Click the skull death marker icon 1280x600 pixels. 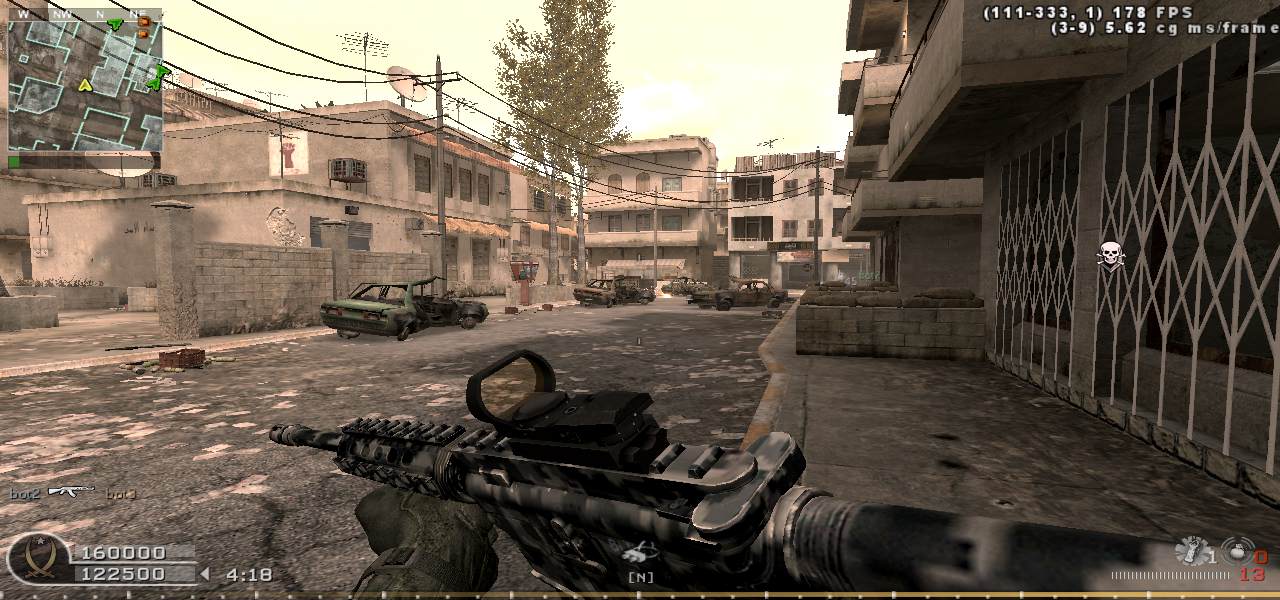(1110, 255)
